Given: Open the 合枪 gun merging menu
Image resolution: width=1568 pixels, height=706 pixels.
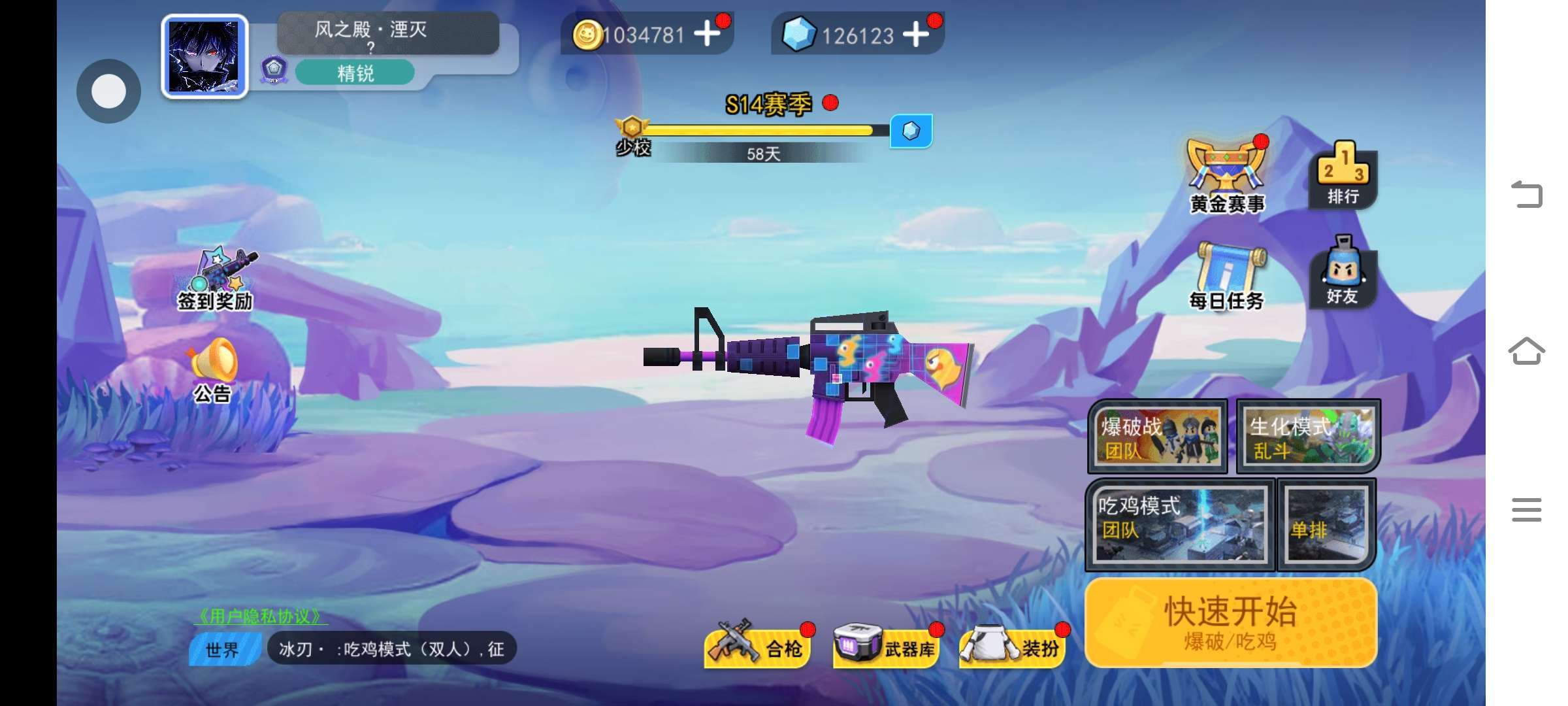Looking at the screenshot, I should coord(758,646).
